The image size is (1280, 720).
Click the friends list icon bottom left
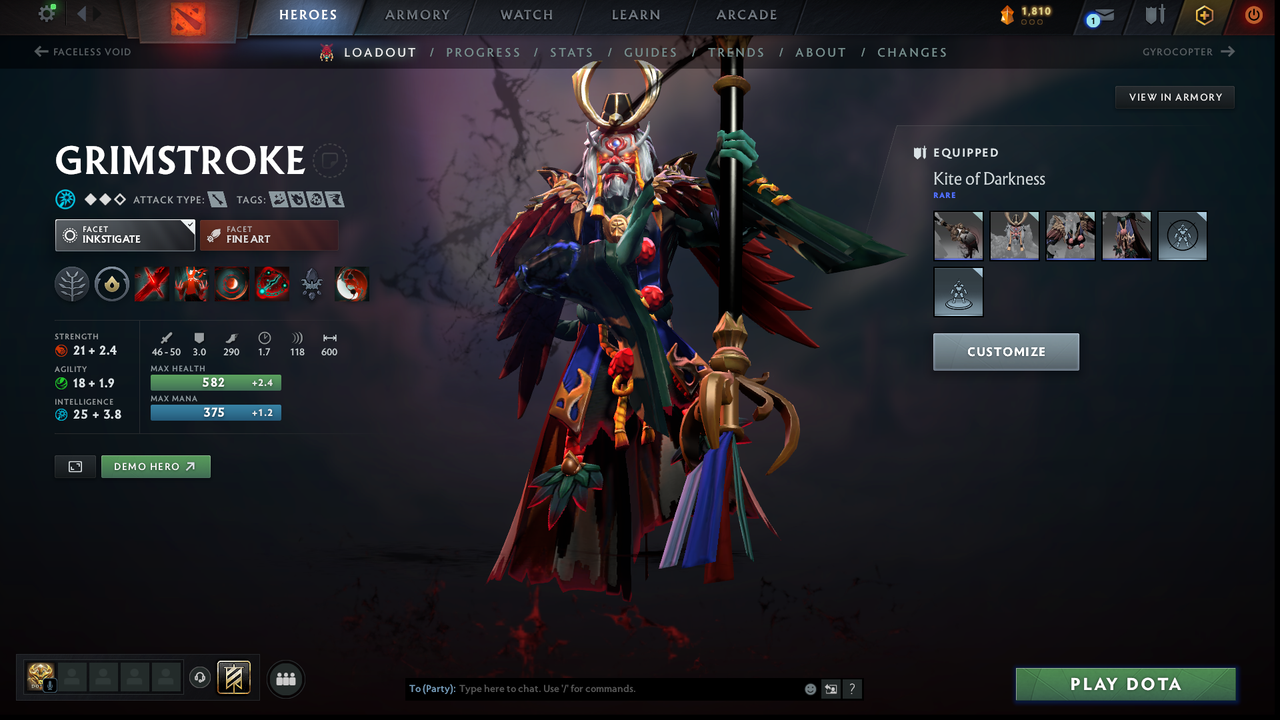(285, 679)
